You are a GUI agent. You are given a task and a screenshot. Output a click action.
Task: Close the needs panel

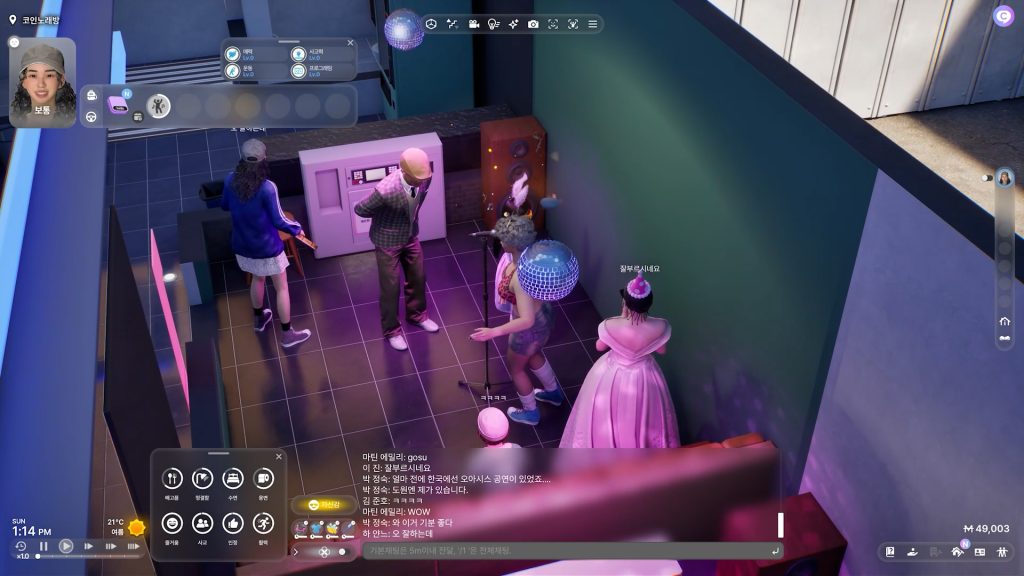[279, 457]
